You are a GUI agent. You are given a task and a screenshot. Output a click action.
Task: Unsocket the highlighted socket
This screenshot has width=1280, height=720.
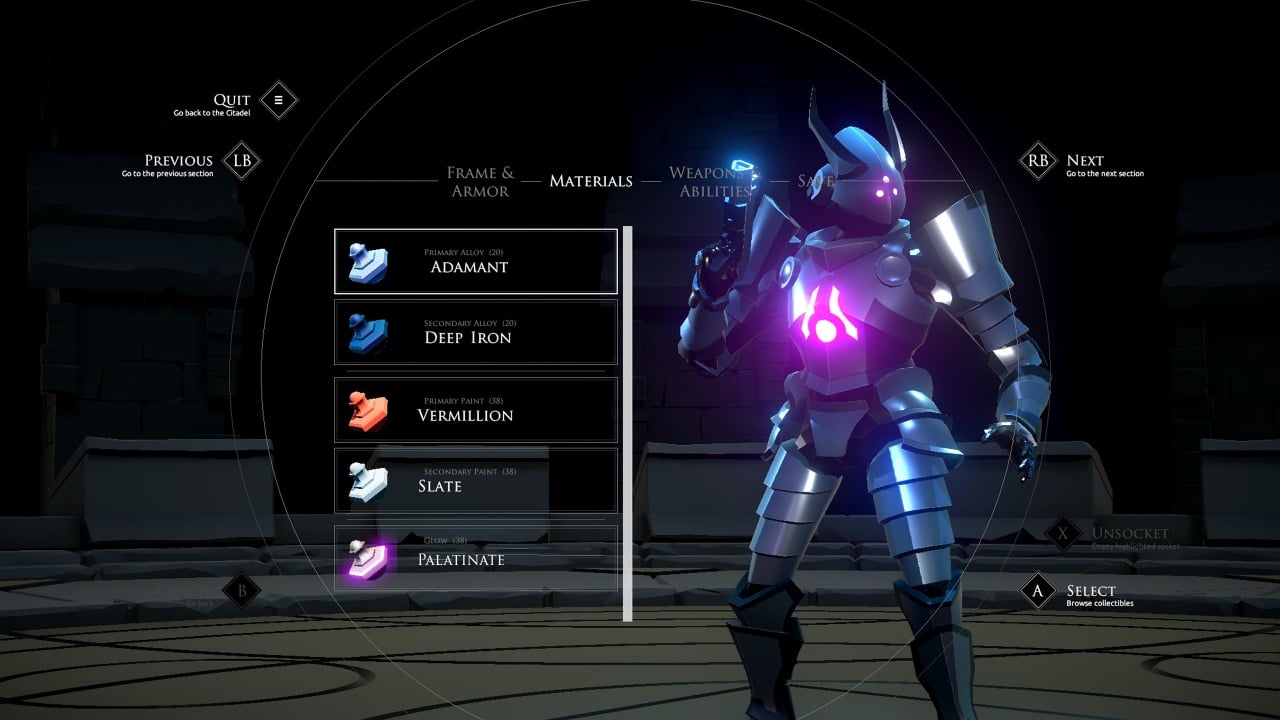point(1062,534)
